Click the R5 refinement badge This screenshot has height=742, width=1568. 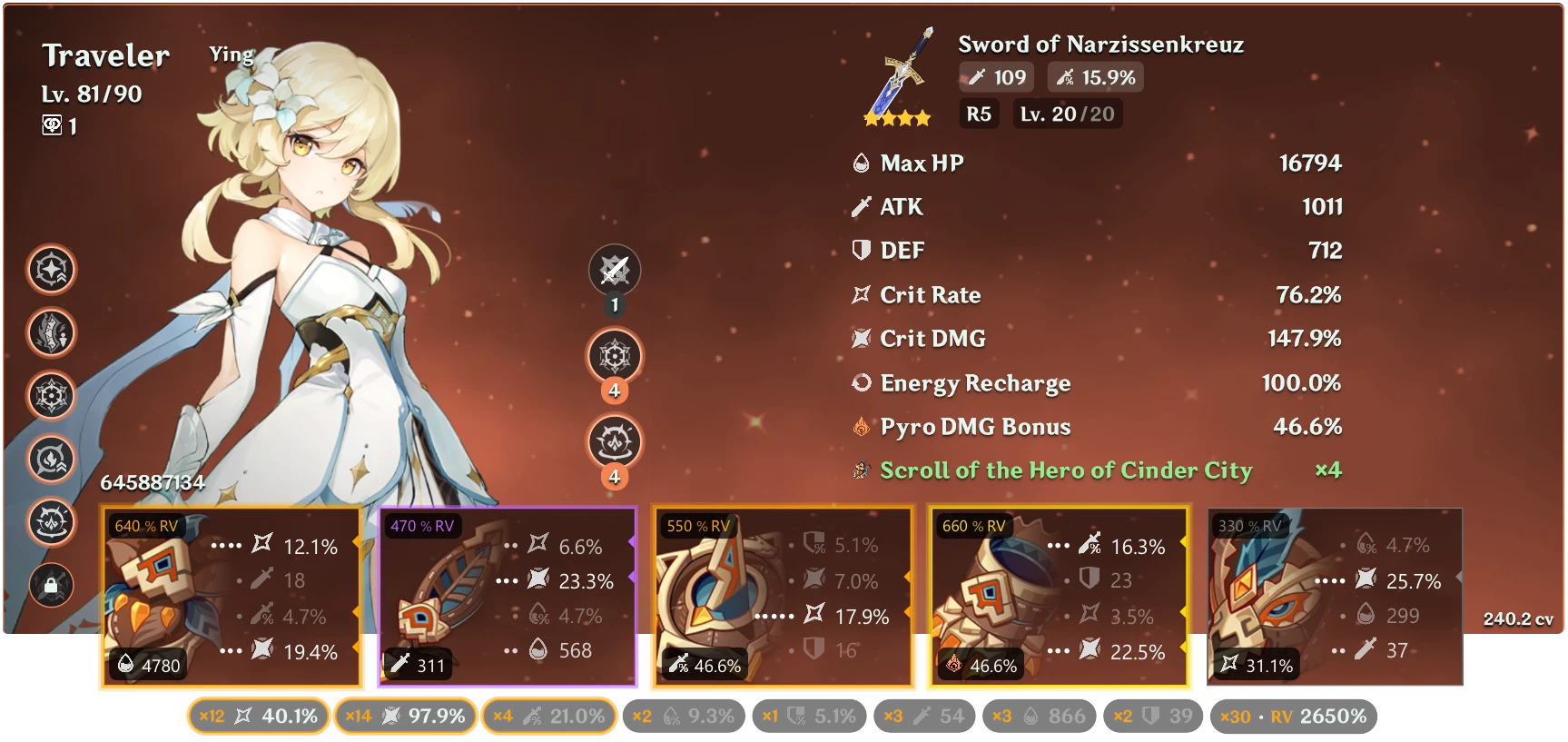point(979,114)
